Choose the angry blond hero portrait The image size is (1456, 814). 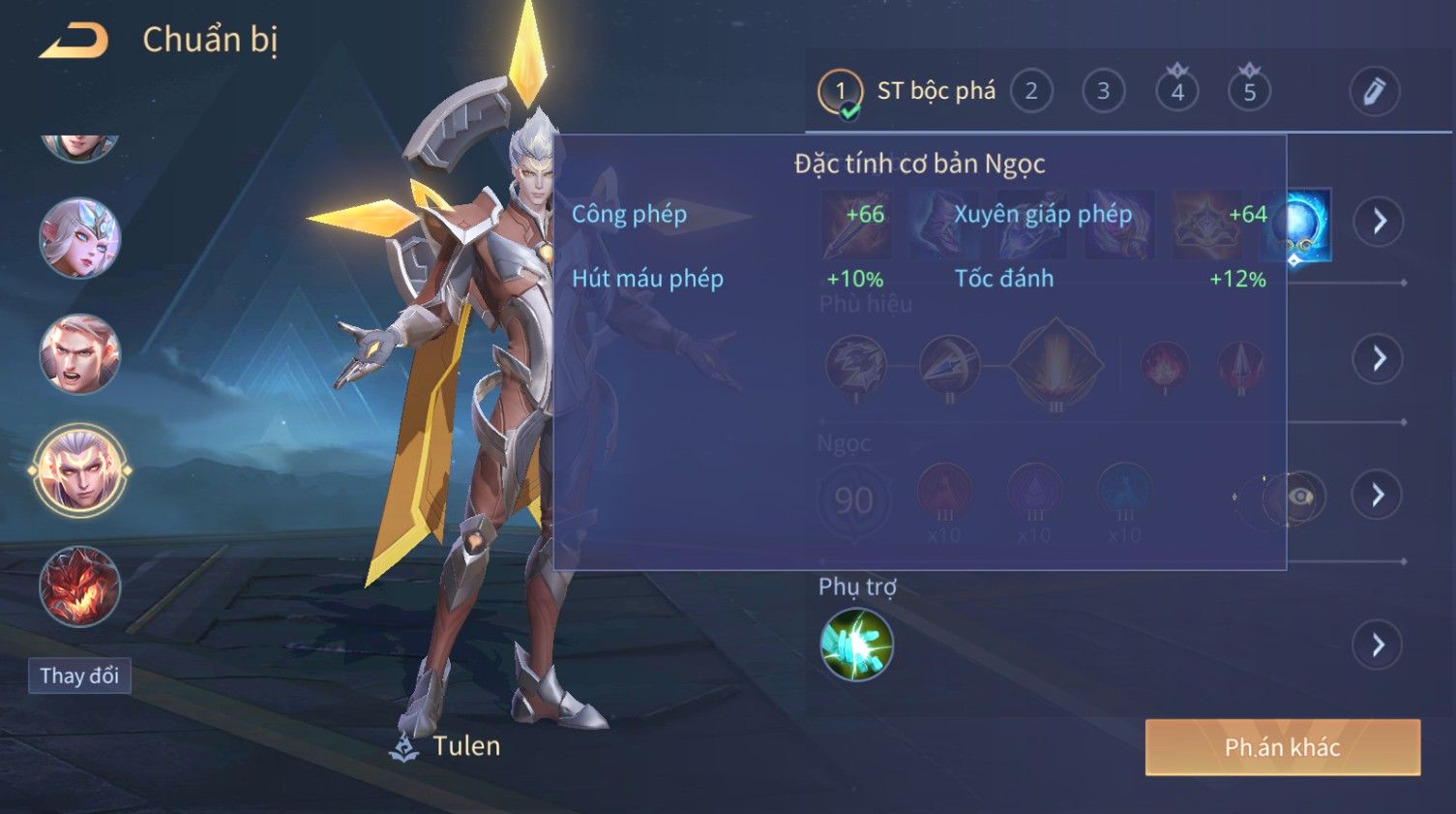(x=79, y=354)
